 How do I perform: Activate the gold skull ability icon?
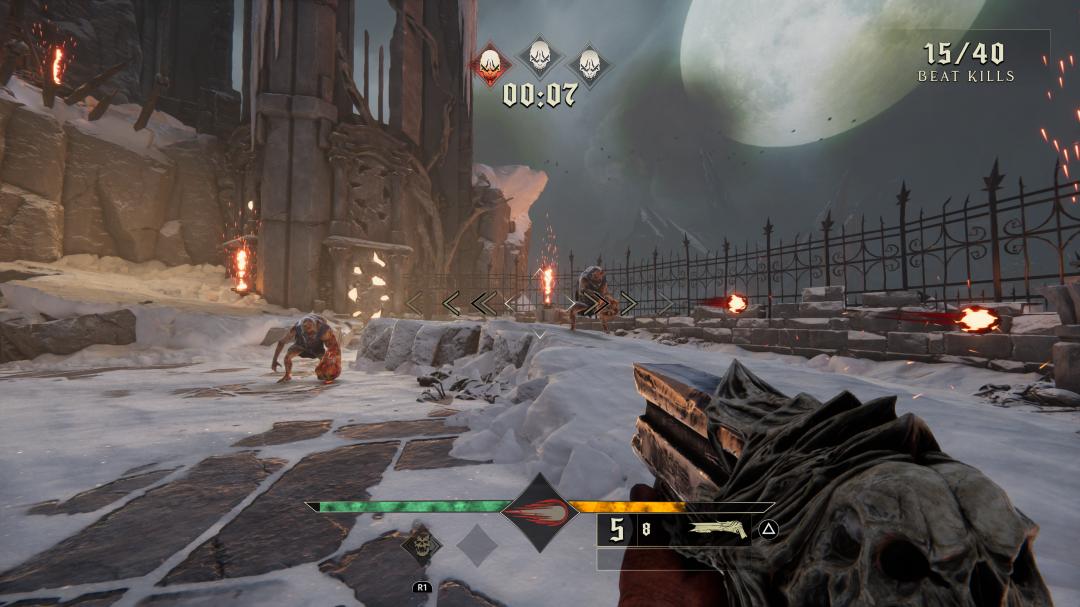[x=422, y=544]
